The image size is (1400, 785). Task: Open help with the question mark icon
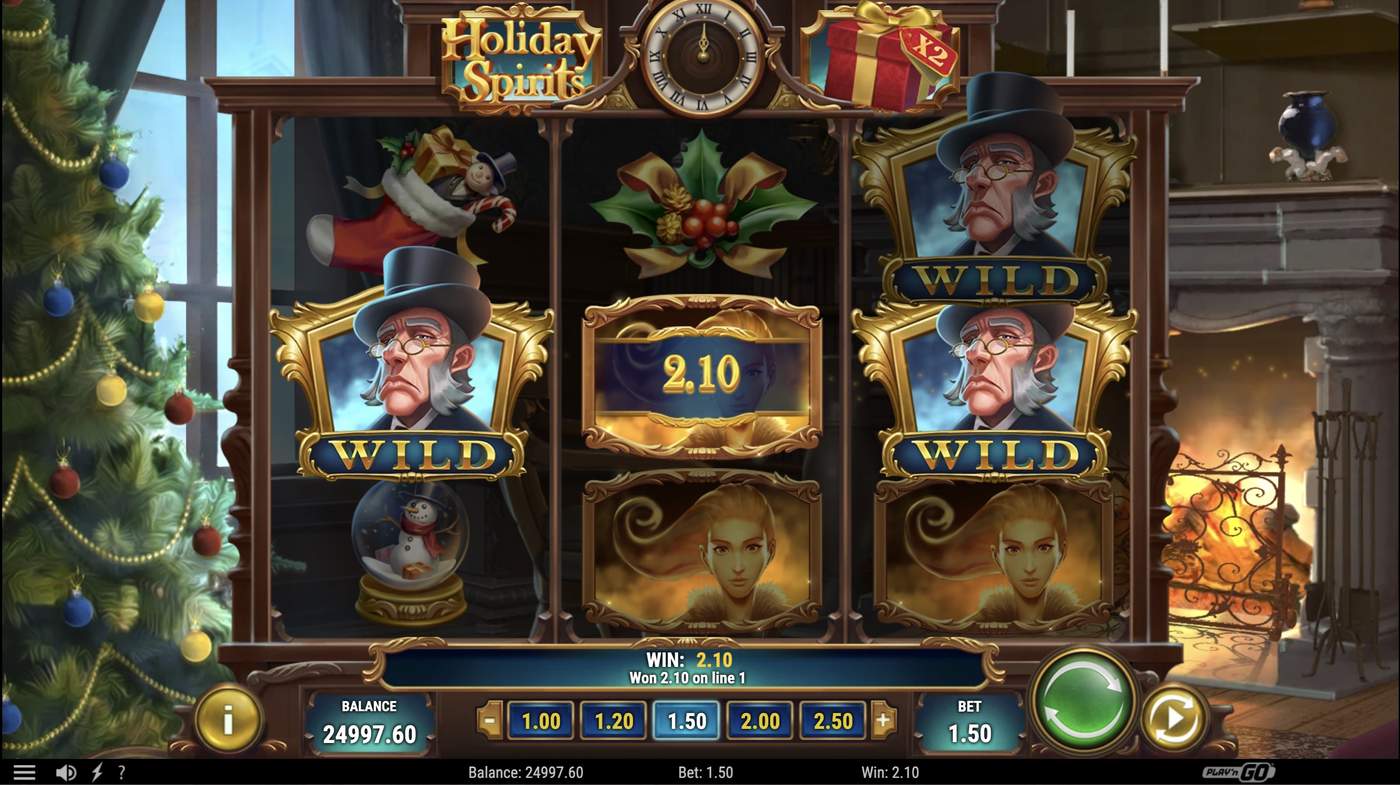[x=121, y=771]
